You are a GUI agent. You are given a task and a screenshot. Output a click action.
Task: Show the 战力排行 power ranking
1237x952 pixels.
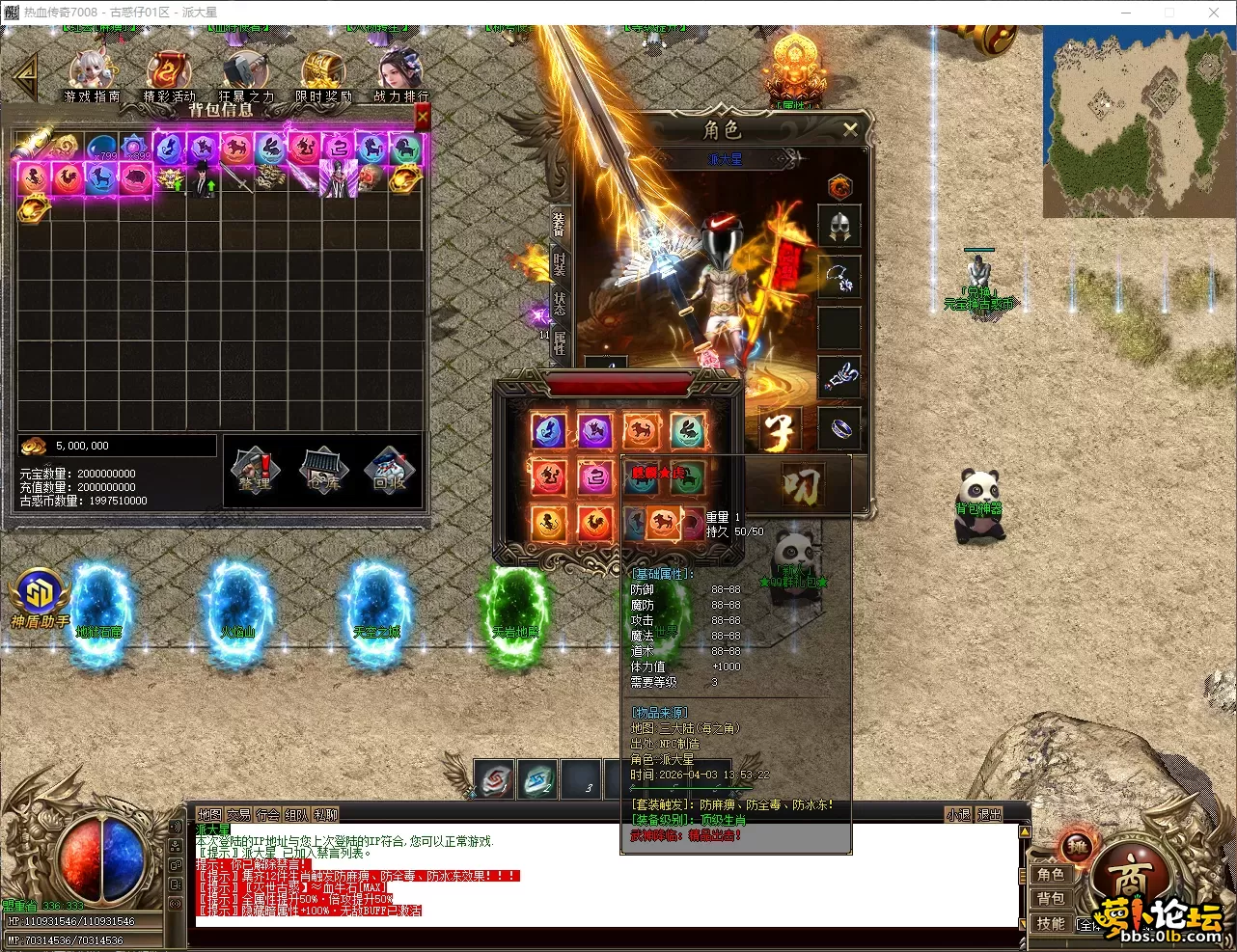400,75
